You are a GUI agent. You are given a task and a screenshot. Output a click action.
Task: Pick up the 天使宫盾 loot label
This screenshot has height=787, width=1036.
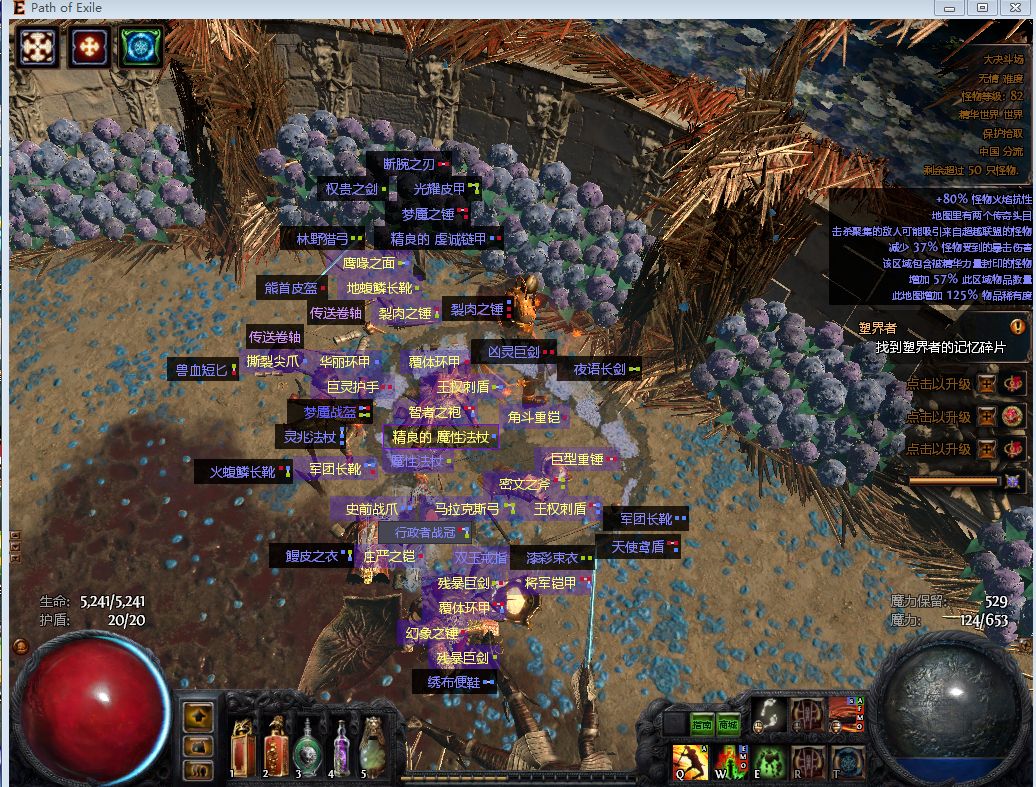(637, 547)
